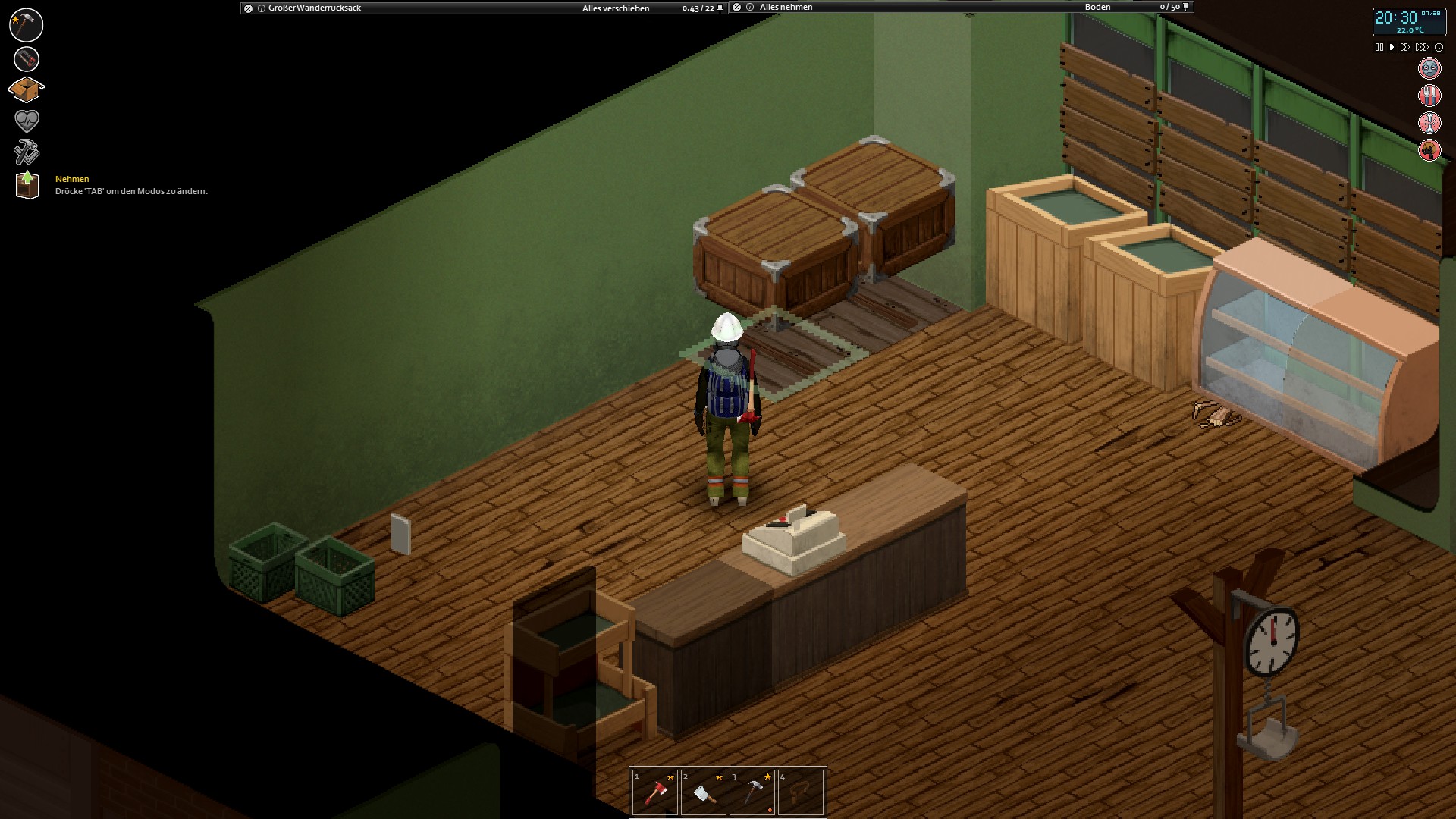This screenshot has width=1456, height=819.
Task: Pause the game with the pause control
Action: 1379,46
